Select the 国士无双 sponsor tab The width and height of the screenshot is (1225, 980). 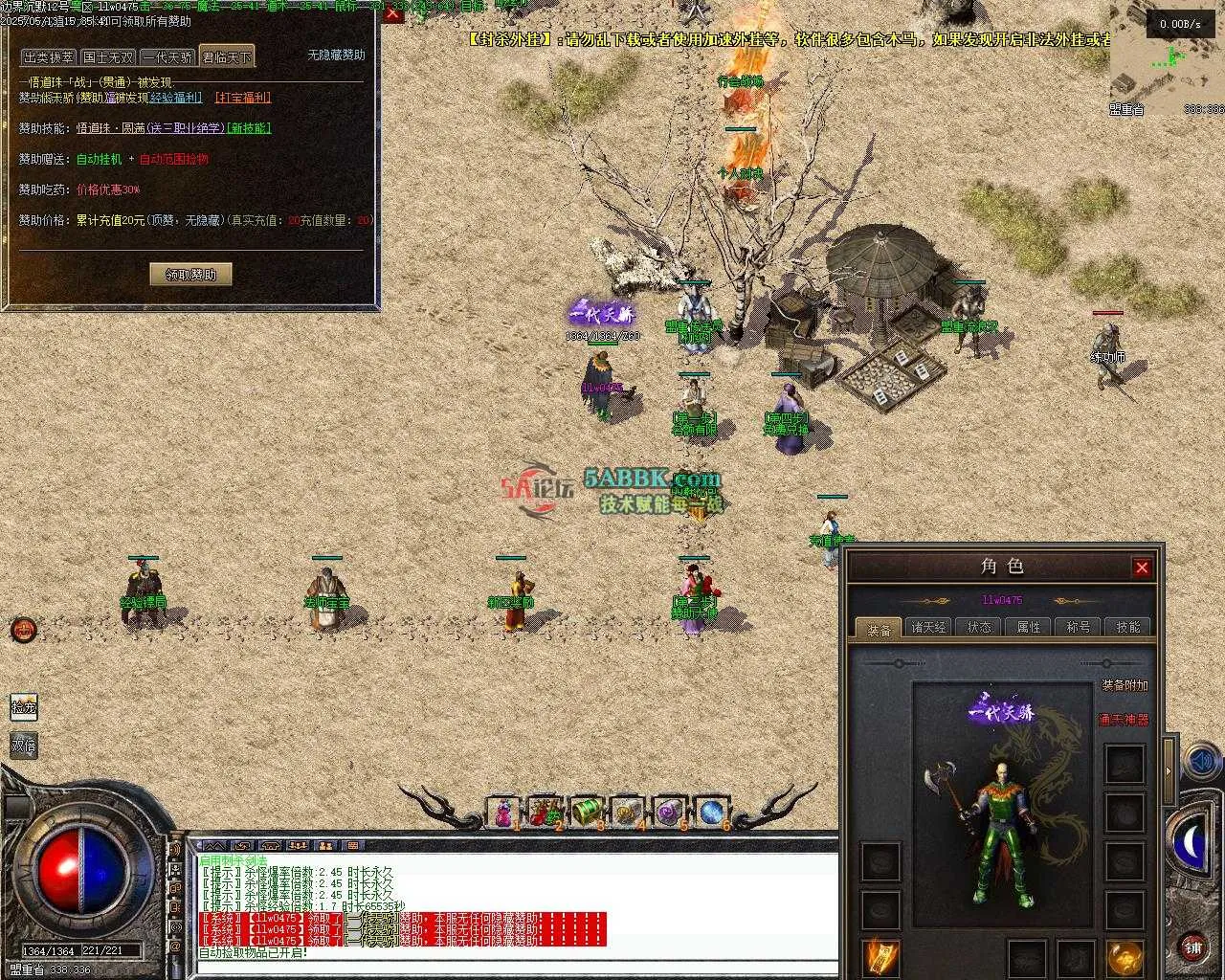click(108, 57)
